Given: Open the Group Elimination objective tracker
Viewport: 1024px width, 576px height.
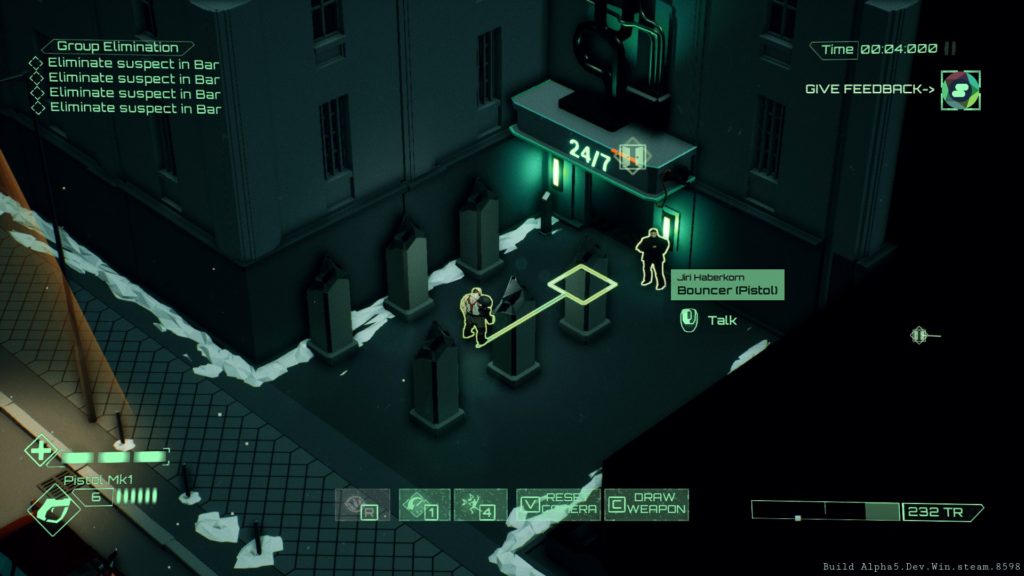Looking at the screenshot, I should tap(118, 47).
